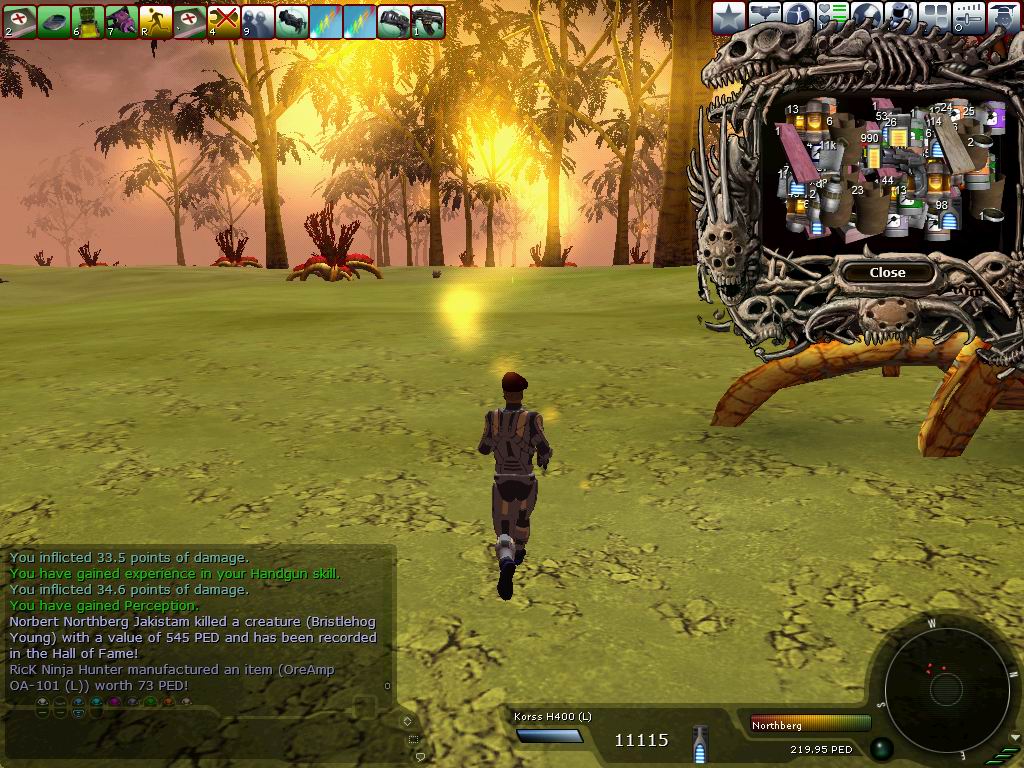
Task: Open the graduation cap help icon
Action: point(1004,17)
